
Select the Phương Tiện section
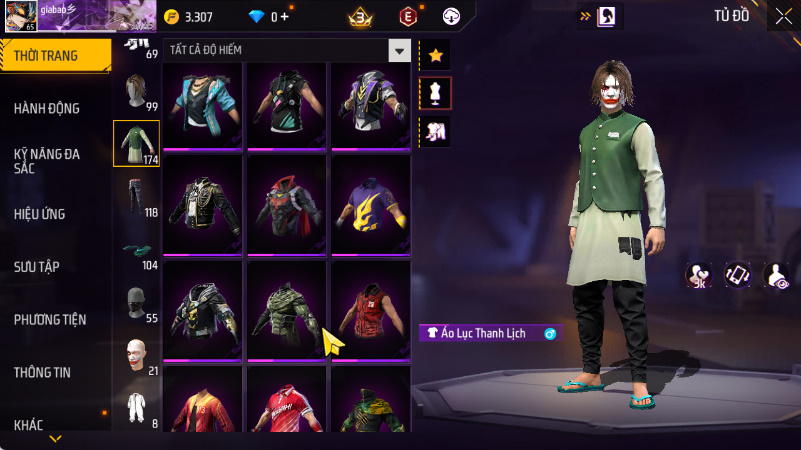tap(50, 319)
